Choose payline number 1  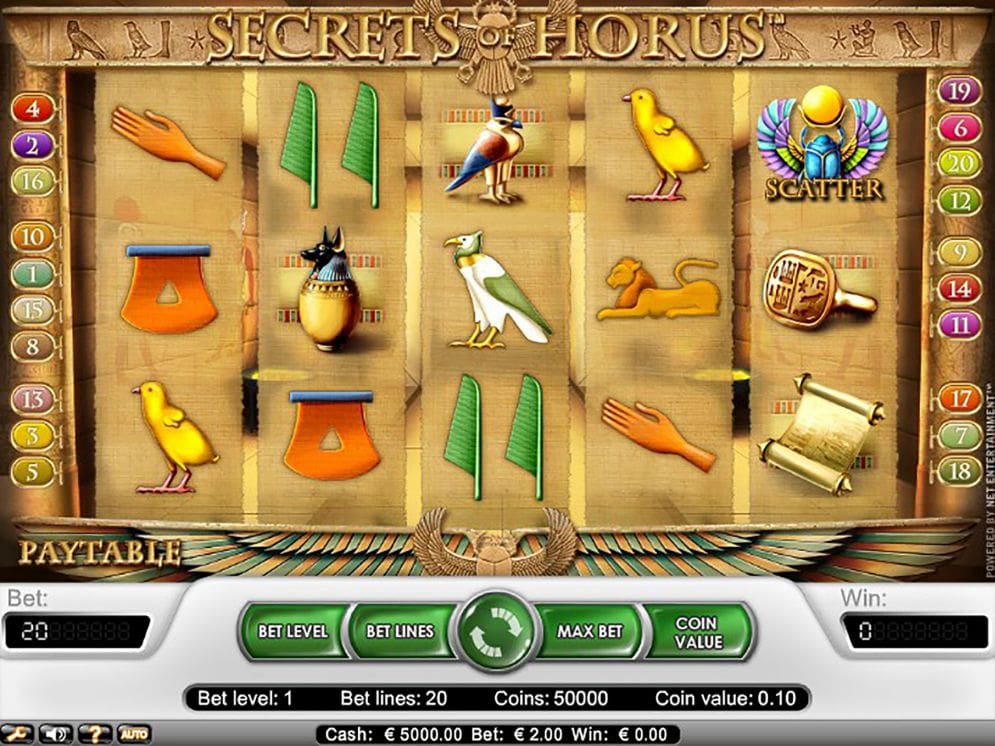(x=33, y=273)
